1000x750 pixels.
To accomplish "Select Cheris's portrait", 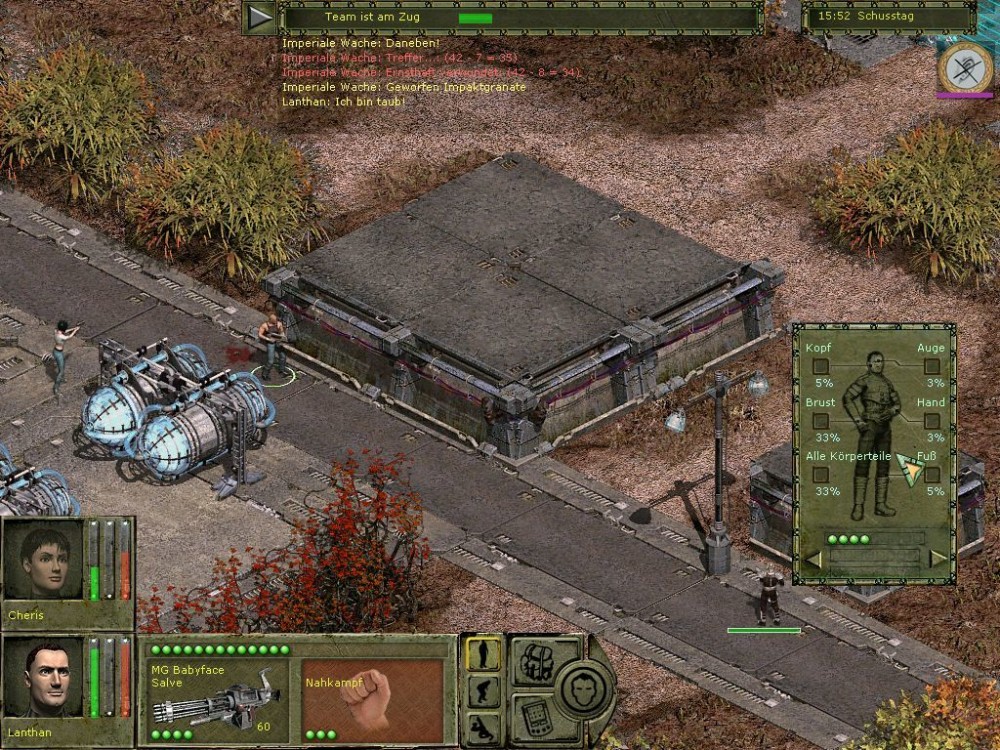I will coord(43,562).
